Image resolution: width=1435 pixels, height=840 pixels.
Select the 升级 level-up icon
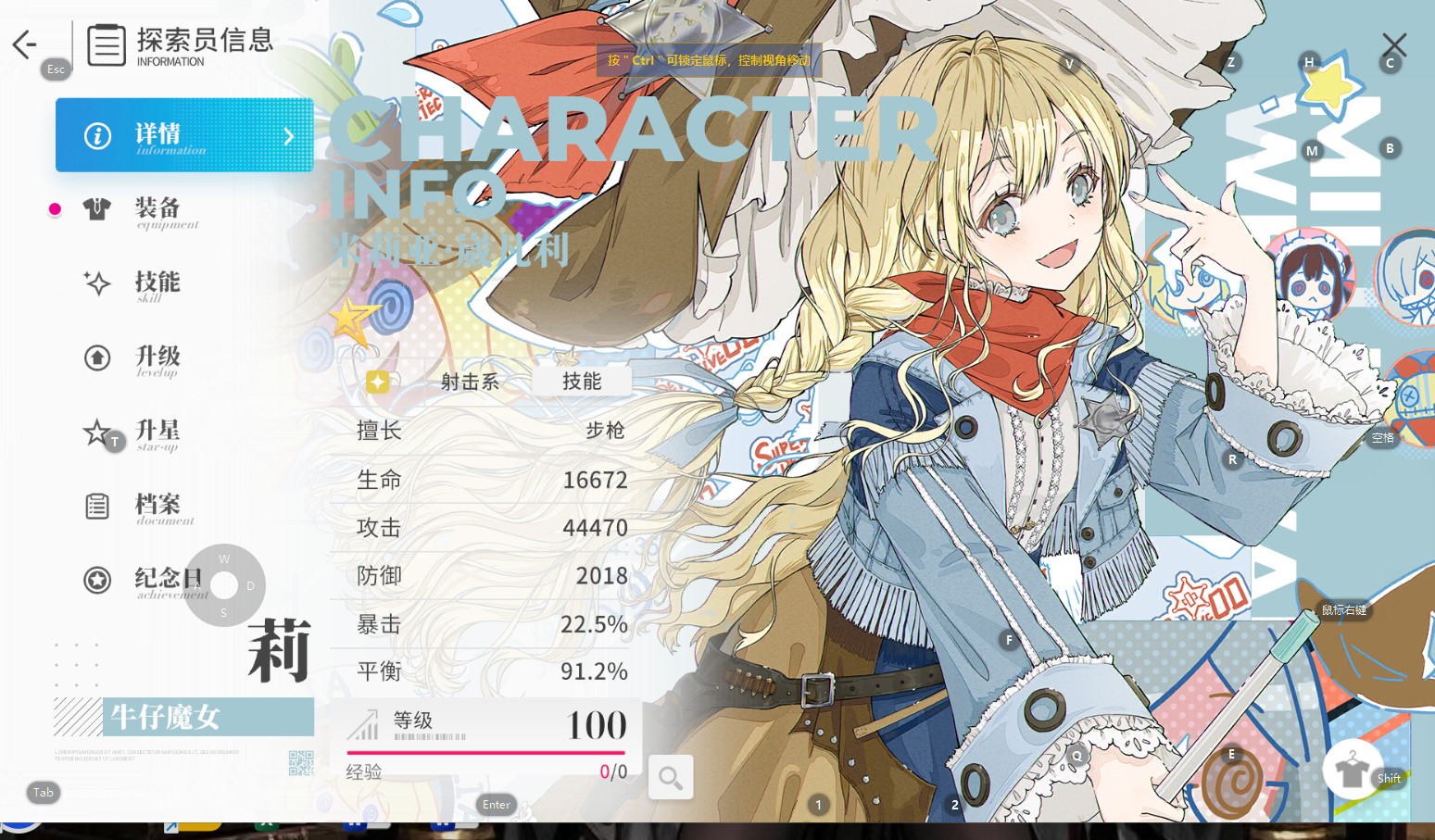[97, 357]
